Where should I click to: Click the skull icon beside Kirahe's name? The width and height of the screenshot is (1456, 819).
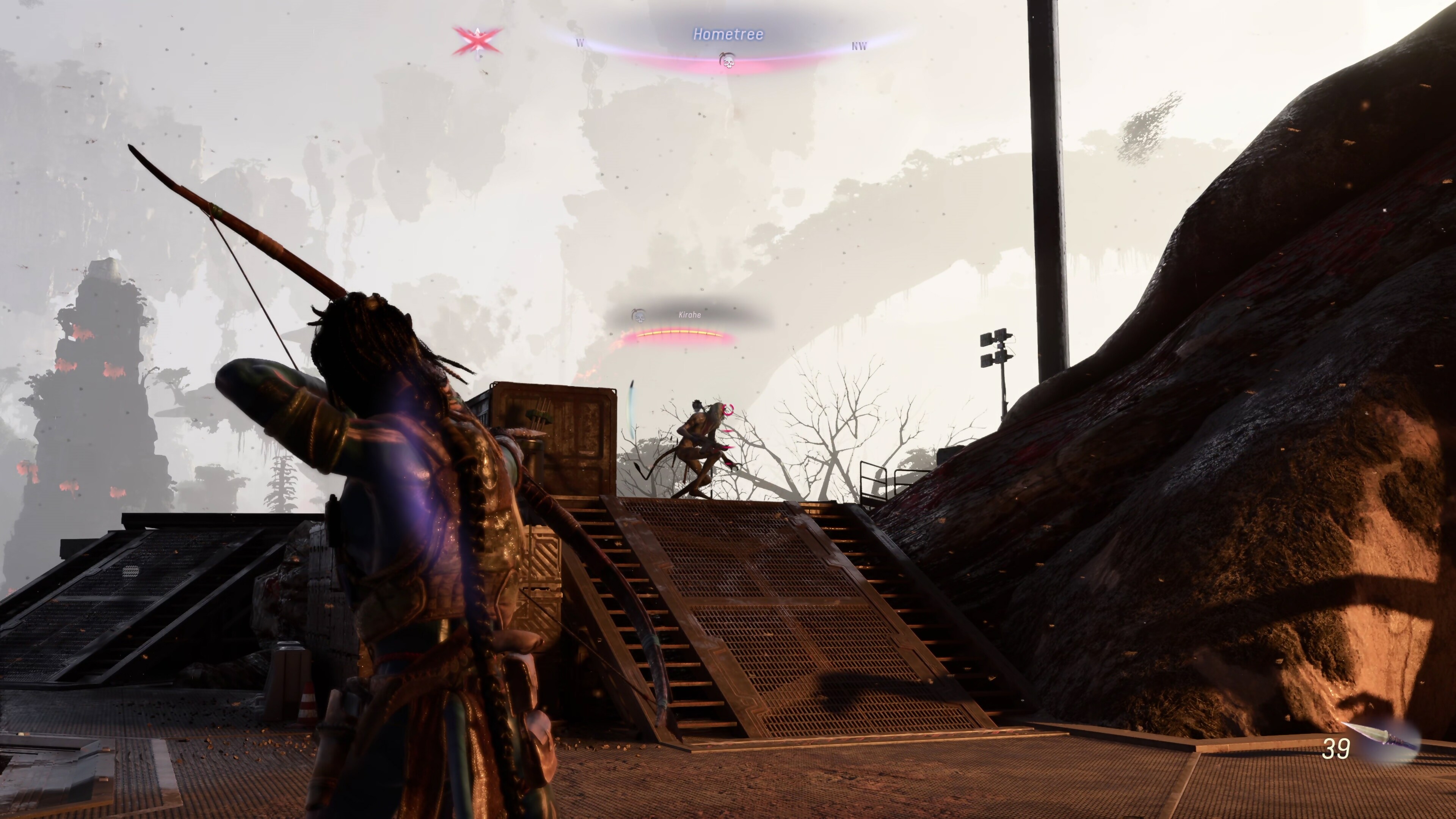639,315
